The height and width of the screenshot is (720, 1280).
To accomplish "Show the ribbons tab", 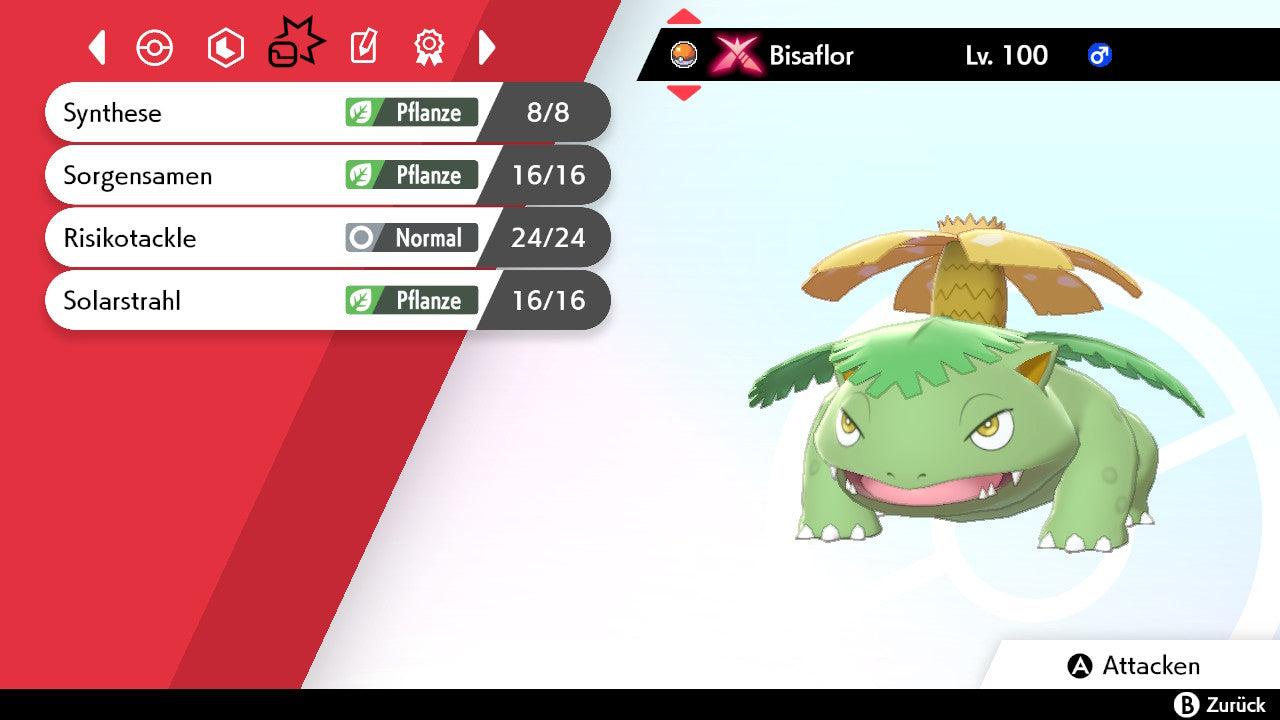I will pyautogui.click(x=429, y=47).
